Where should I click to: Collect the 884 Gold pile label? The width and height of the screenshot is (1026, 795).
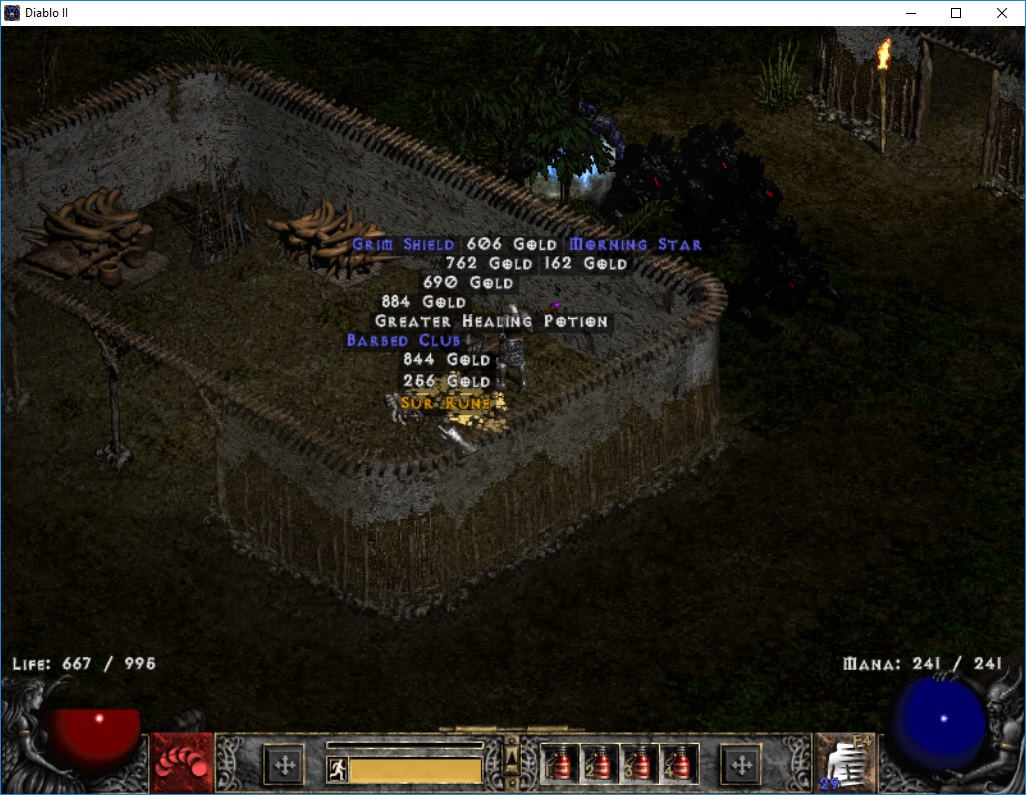(424, 302)
